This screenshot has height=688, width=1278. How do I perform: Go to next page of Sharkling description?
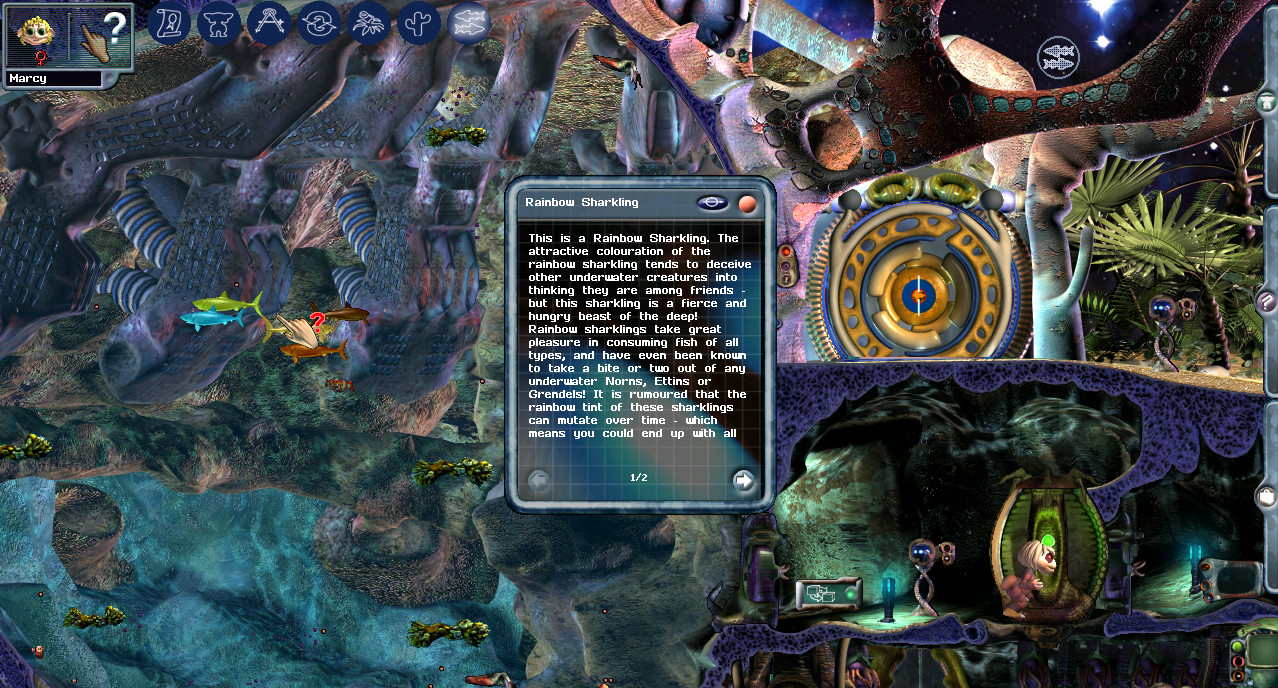click(x=743, y=480)
